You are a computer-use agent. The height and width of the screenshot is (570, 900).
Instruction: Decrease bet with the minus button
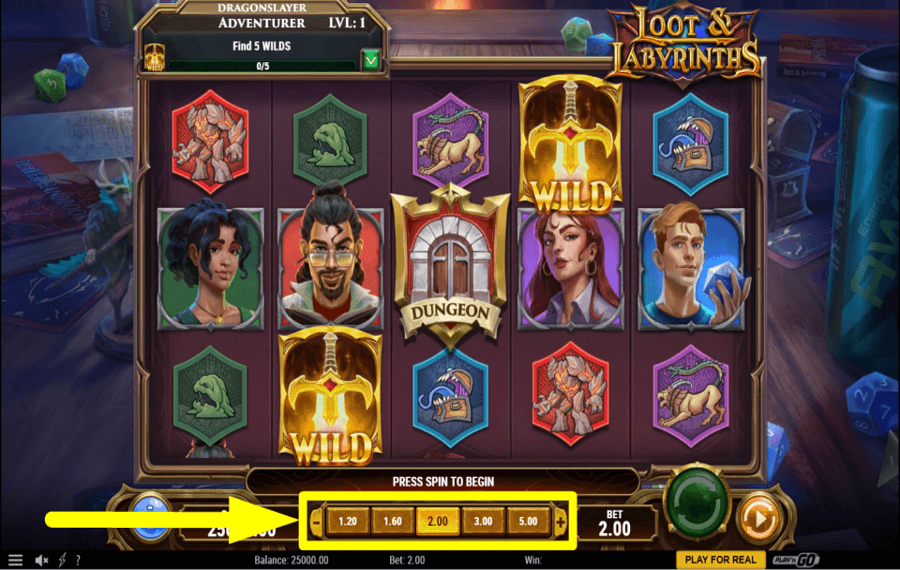coord(317,521)
